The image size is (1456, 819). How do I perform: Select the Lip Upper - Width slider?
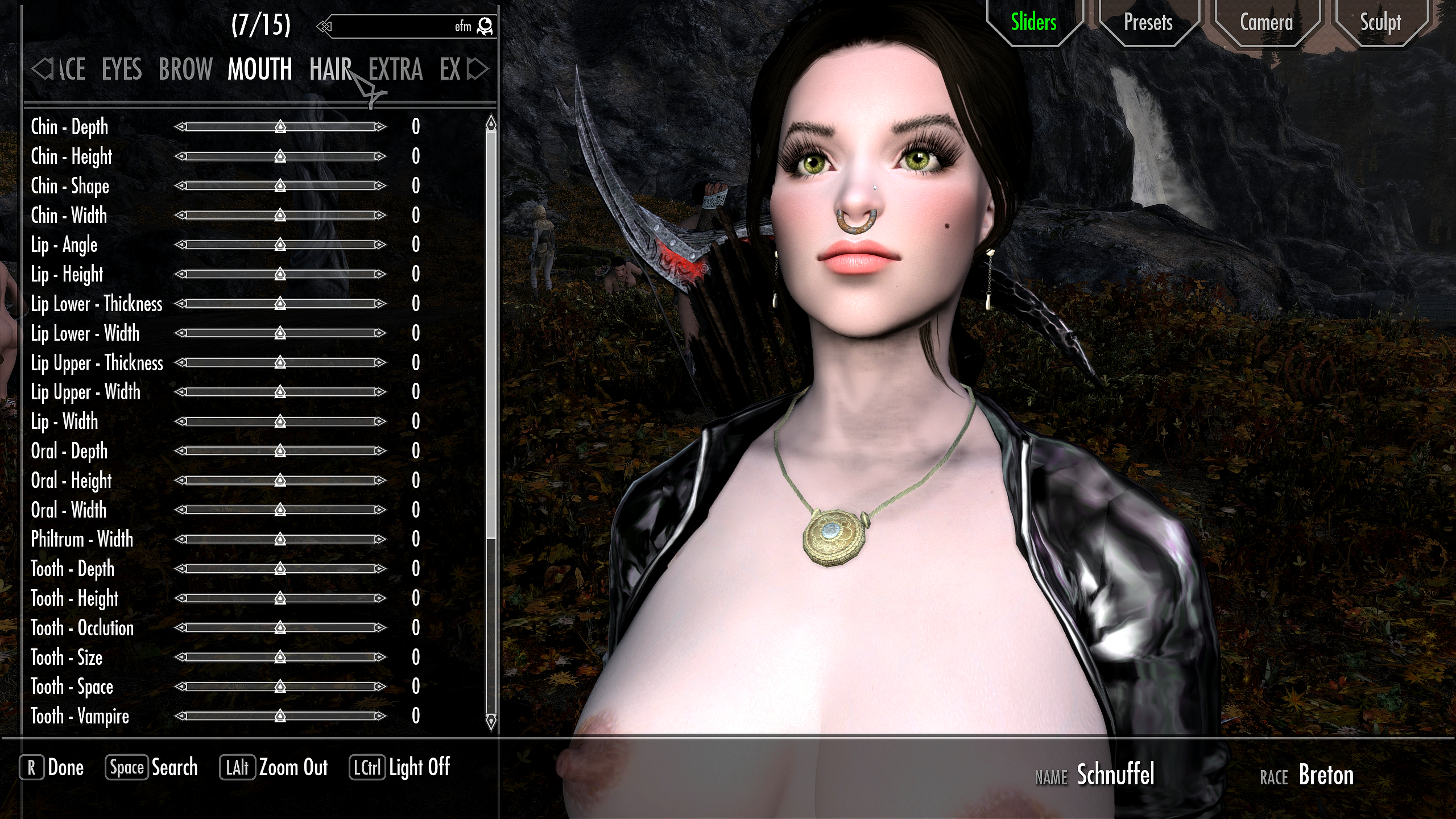[x=280, y=392]
